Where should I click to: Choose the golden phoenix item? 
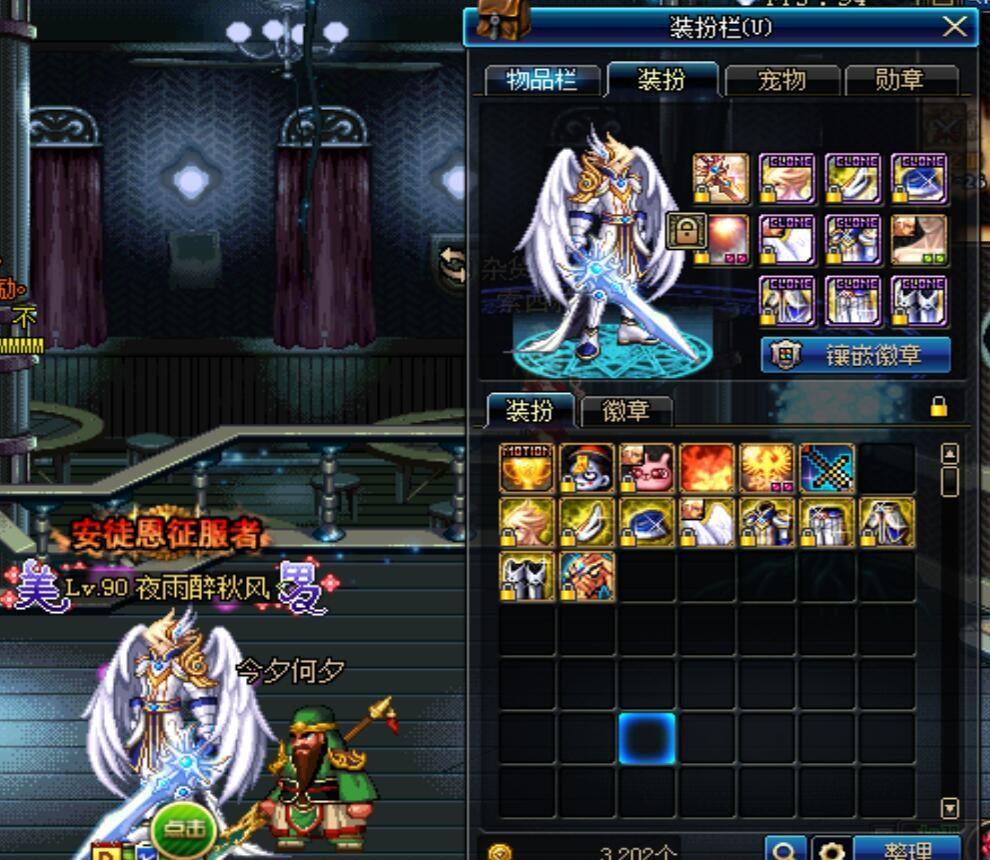(x=767, y=468)
